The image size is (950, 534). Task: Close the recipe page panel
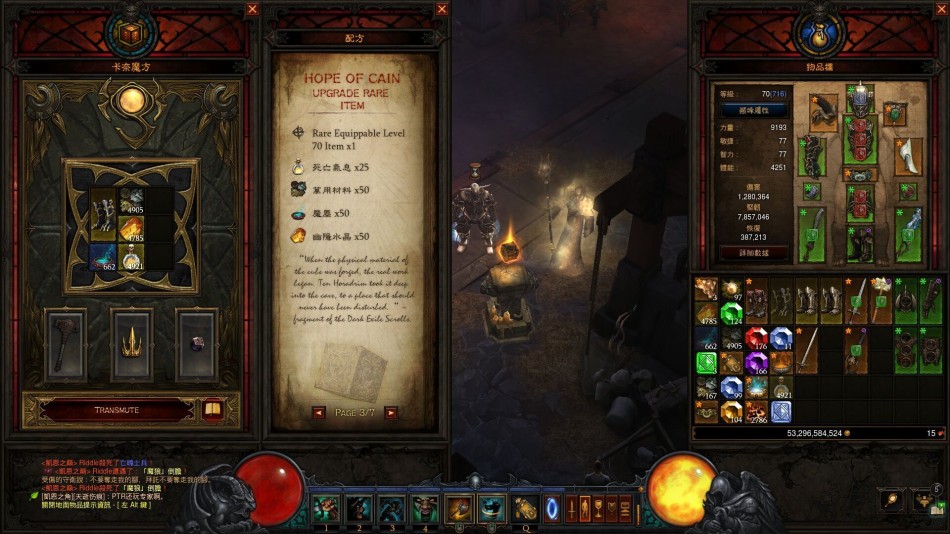pos(442,9)
